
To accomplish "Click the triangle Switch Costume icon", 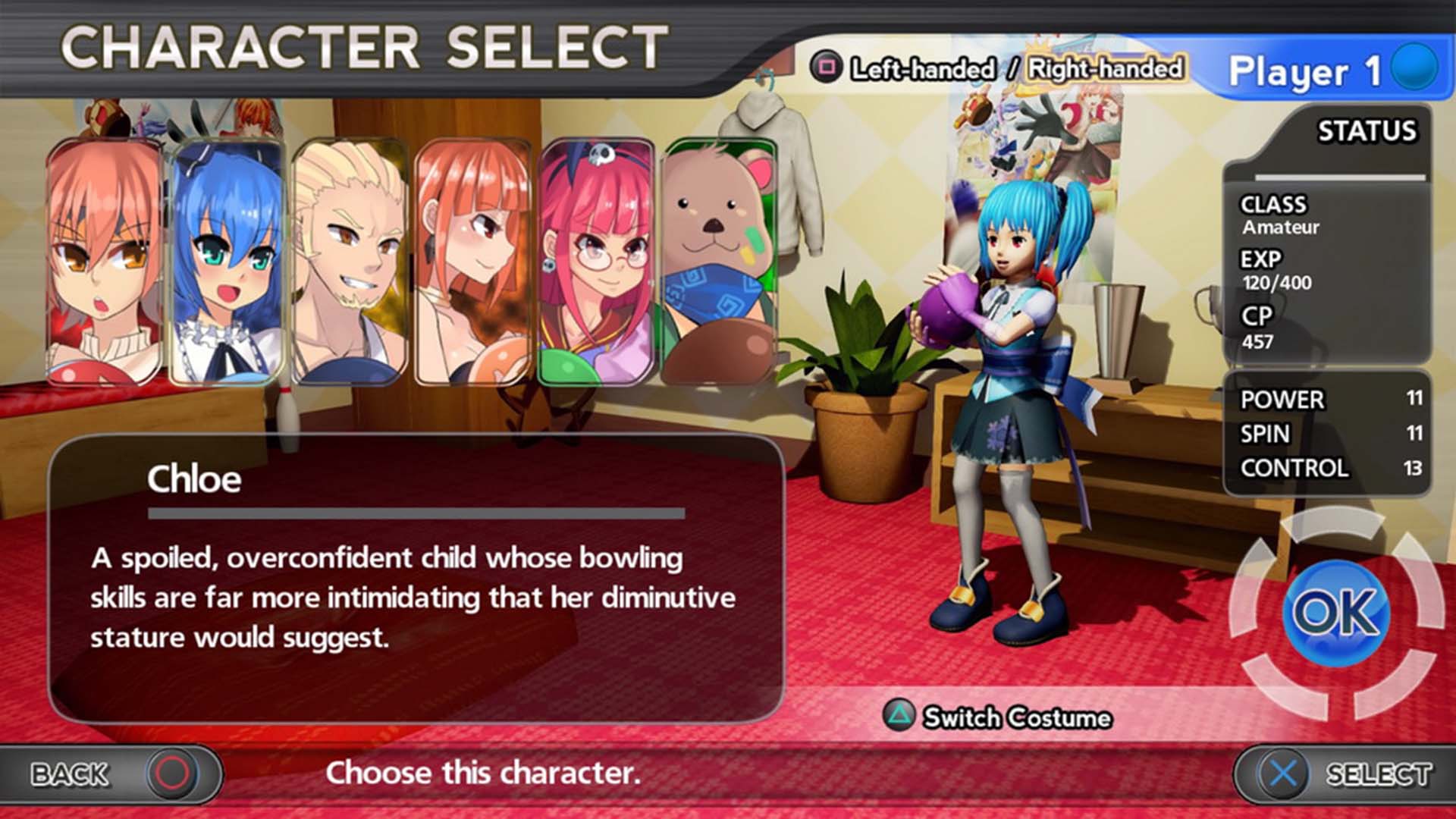I will tap(899, 717).
